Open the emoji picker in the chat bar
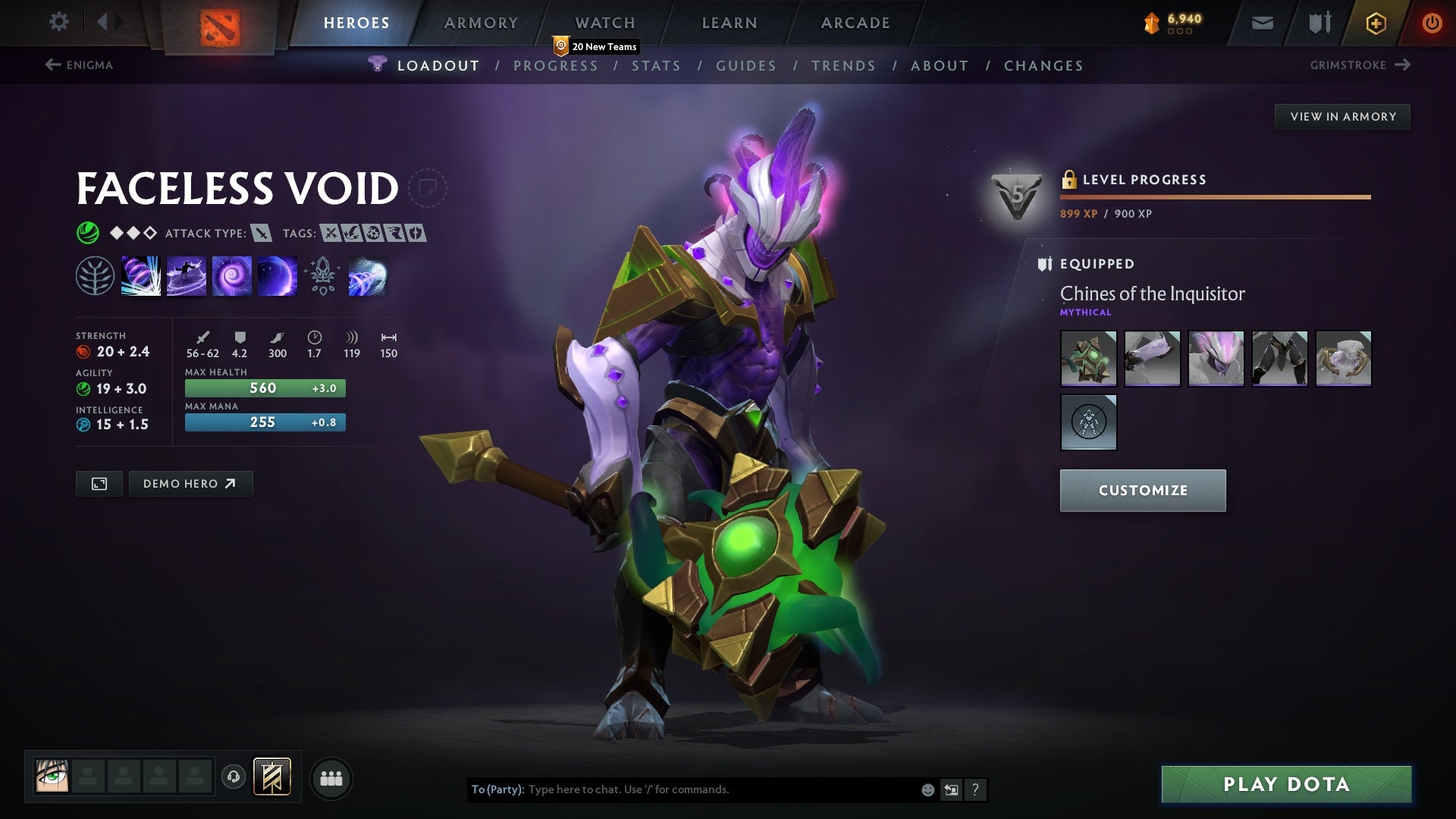Viewport: 1456px width, 819px height. click(x=927, y=789)
